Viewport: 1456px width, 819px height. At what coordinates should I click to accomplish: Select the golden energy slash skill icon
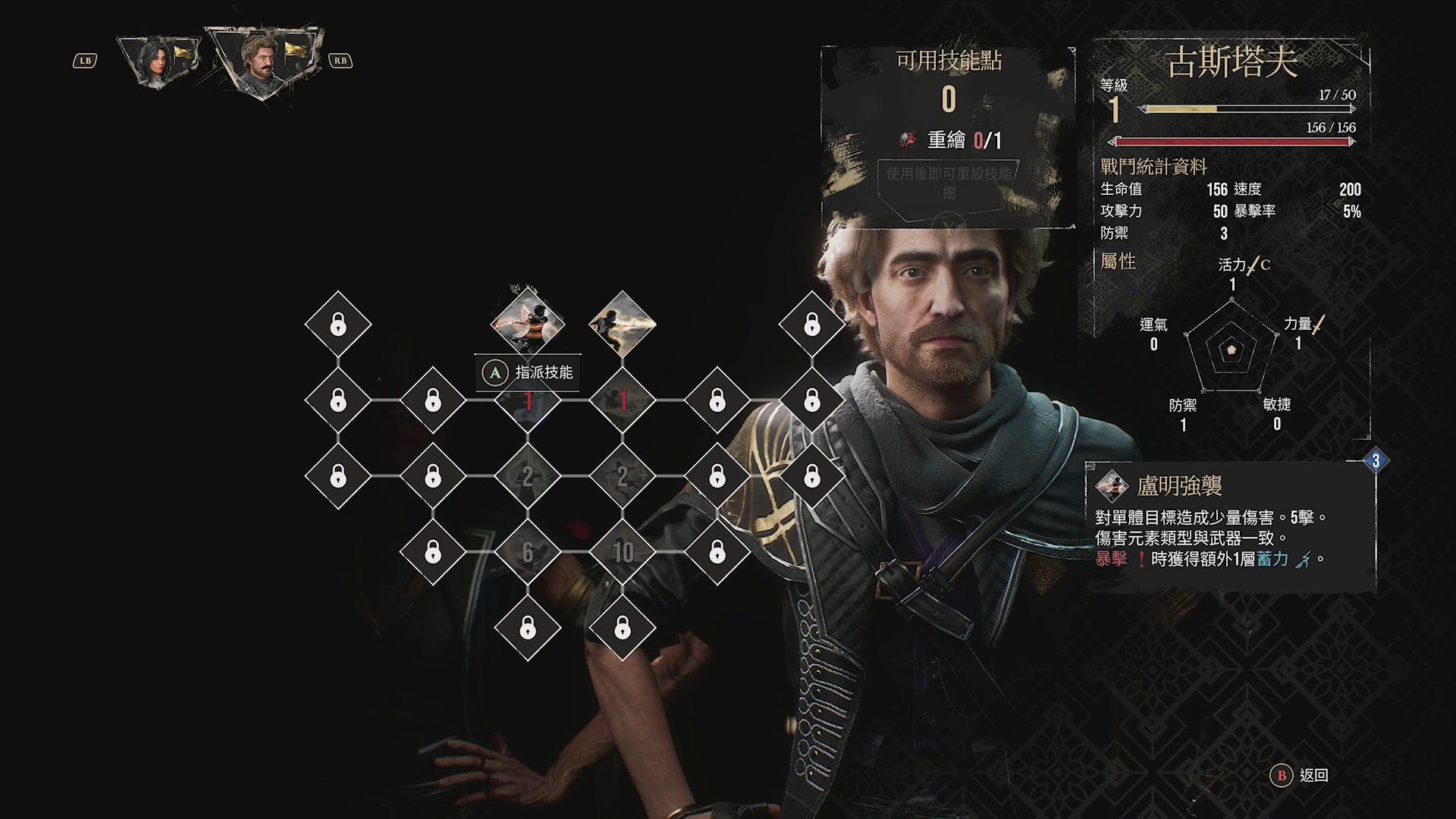coord(623,324)
